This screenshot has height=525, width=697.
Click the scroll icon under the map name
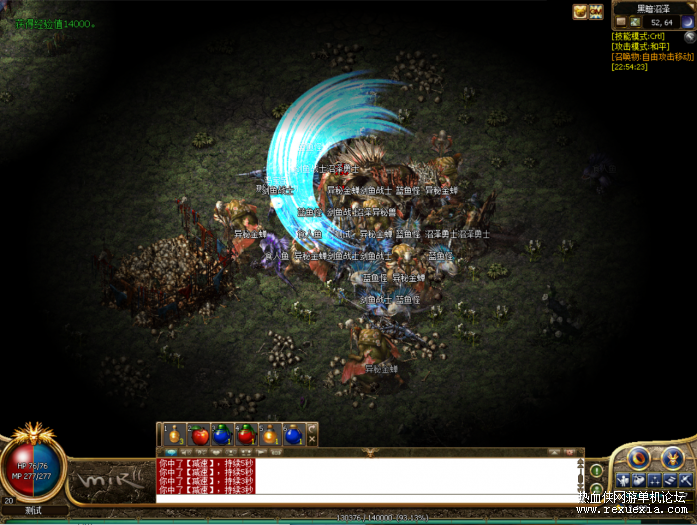click(x=621, y=21)
